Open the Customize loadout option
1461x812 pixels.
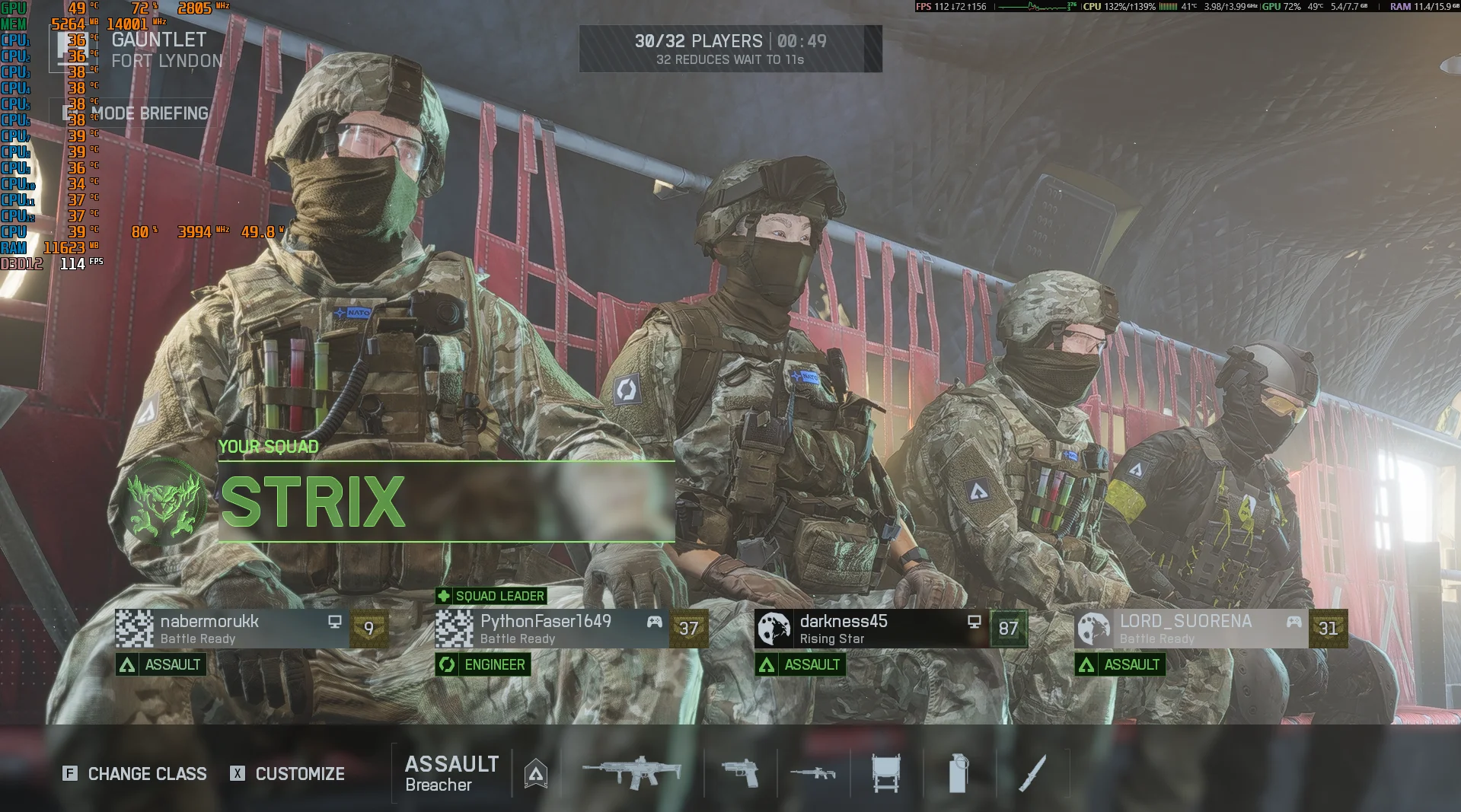pos(288,774)
